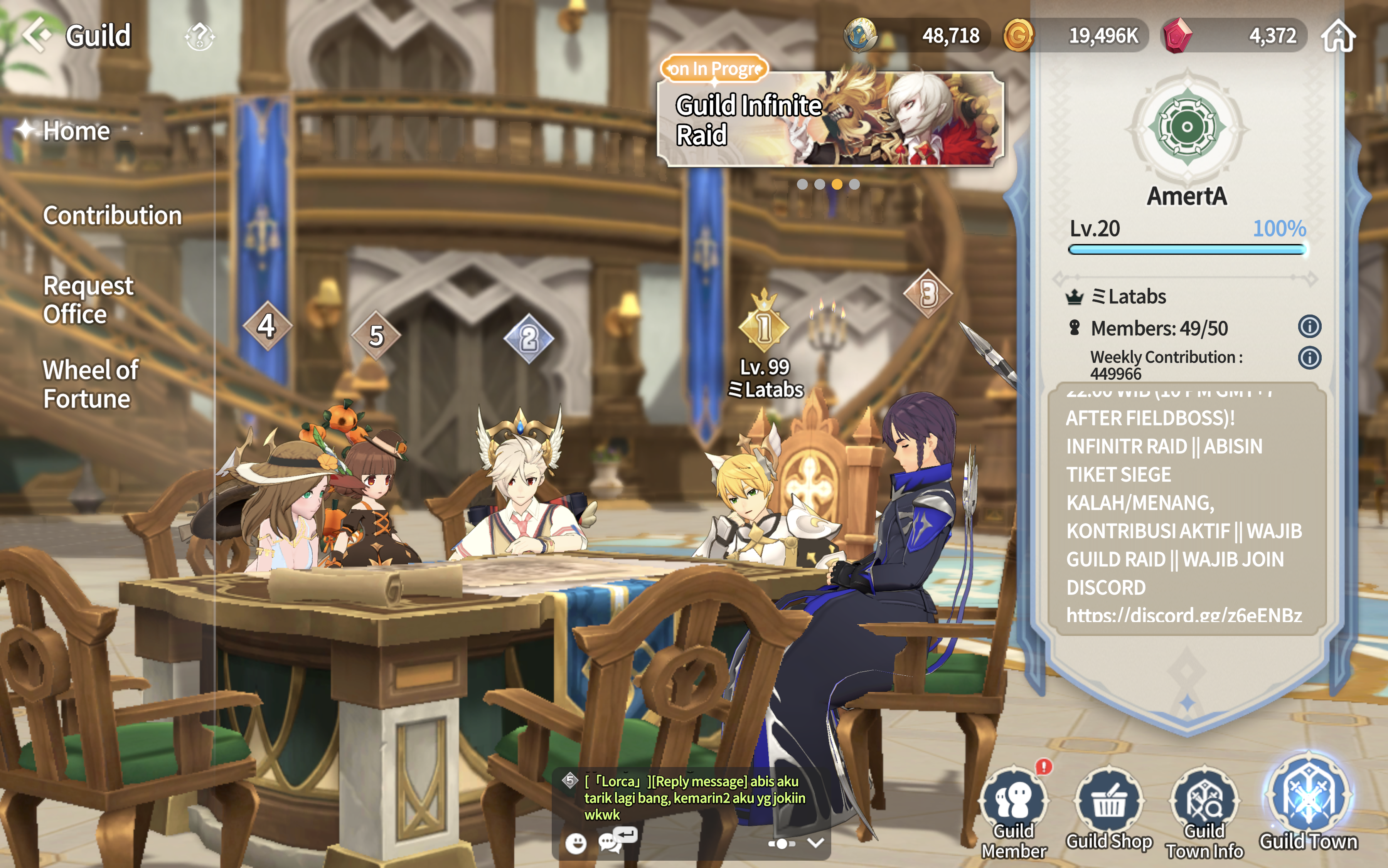Click the Lorca chat message box

[x=695, y=797]
